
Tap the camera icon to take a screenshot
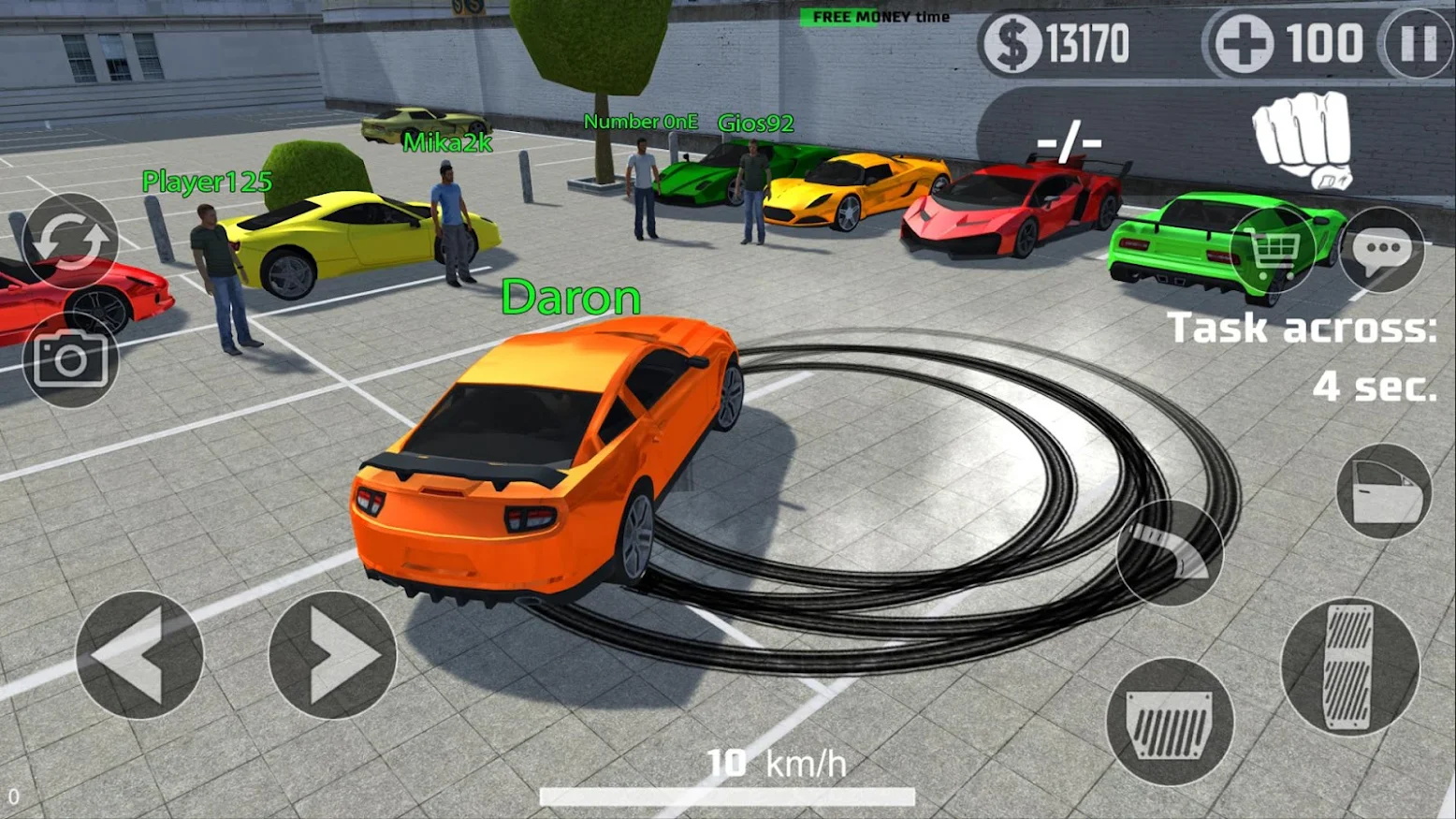tap(70, 360)
